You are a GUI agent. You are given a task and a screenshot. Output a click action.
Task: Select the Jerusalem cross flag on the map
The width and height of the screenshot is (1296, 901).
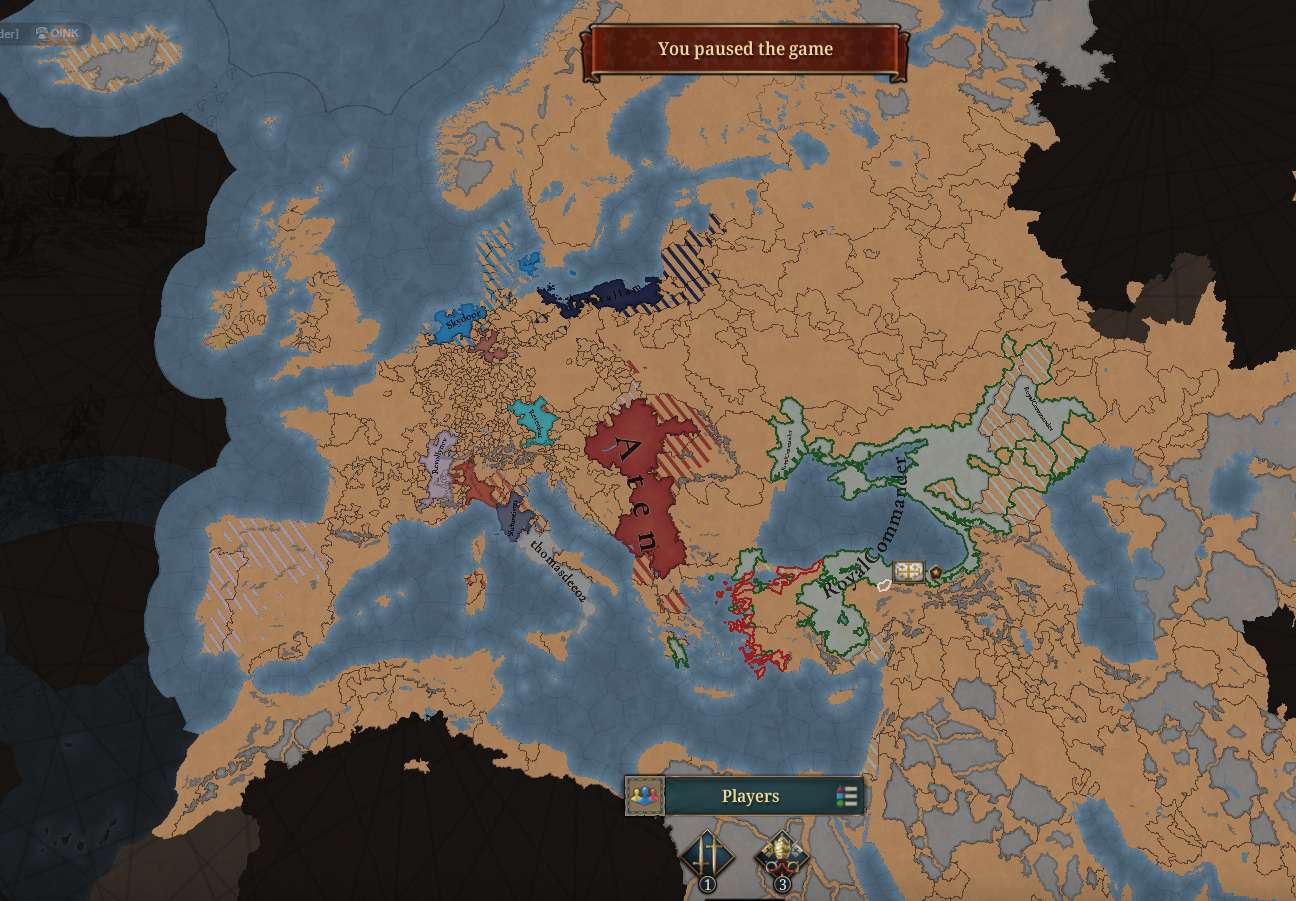click(908, 572)
